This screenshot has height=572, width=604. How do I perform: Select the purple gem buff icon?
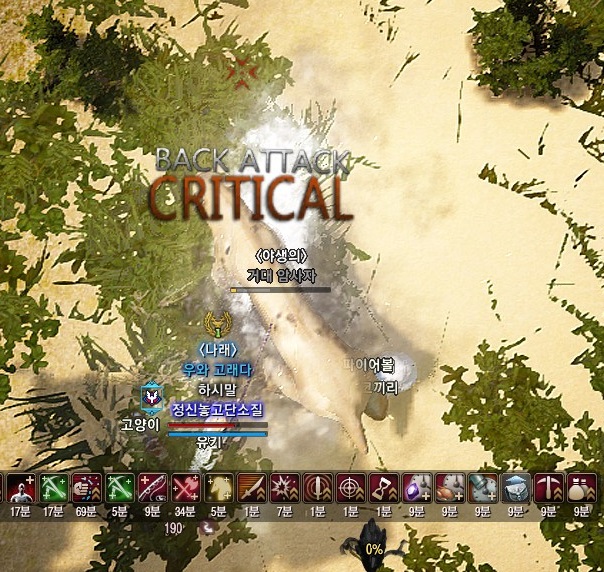416,488
